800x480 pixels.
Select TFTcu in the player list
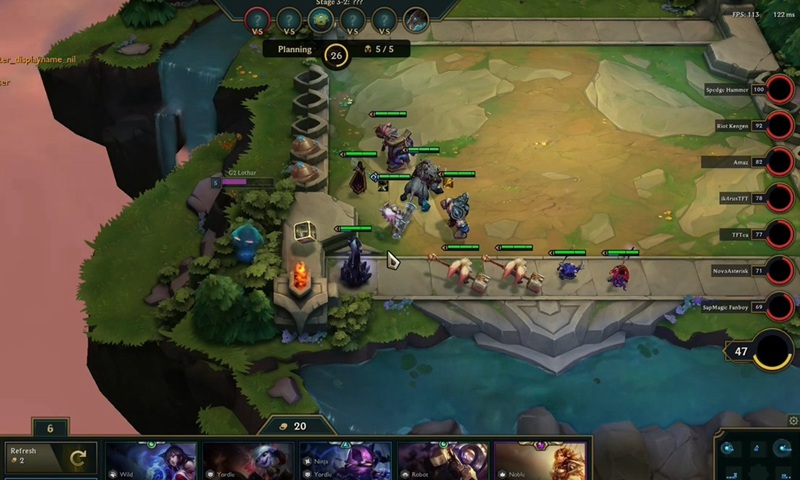pos(781,234)
